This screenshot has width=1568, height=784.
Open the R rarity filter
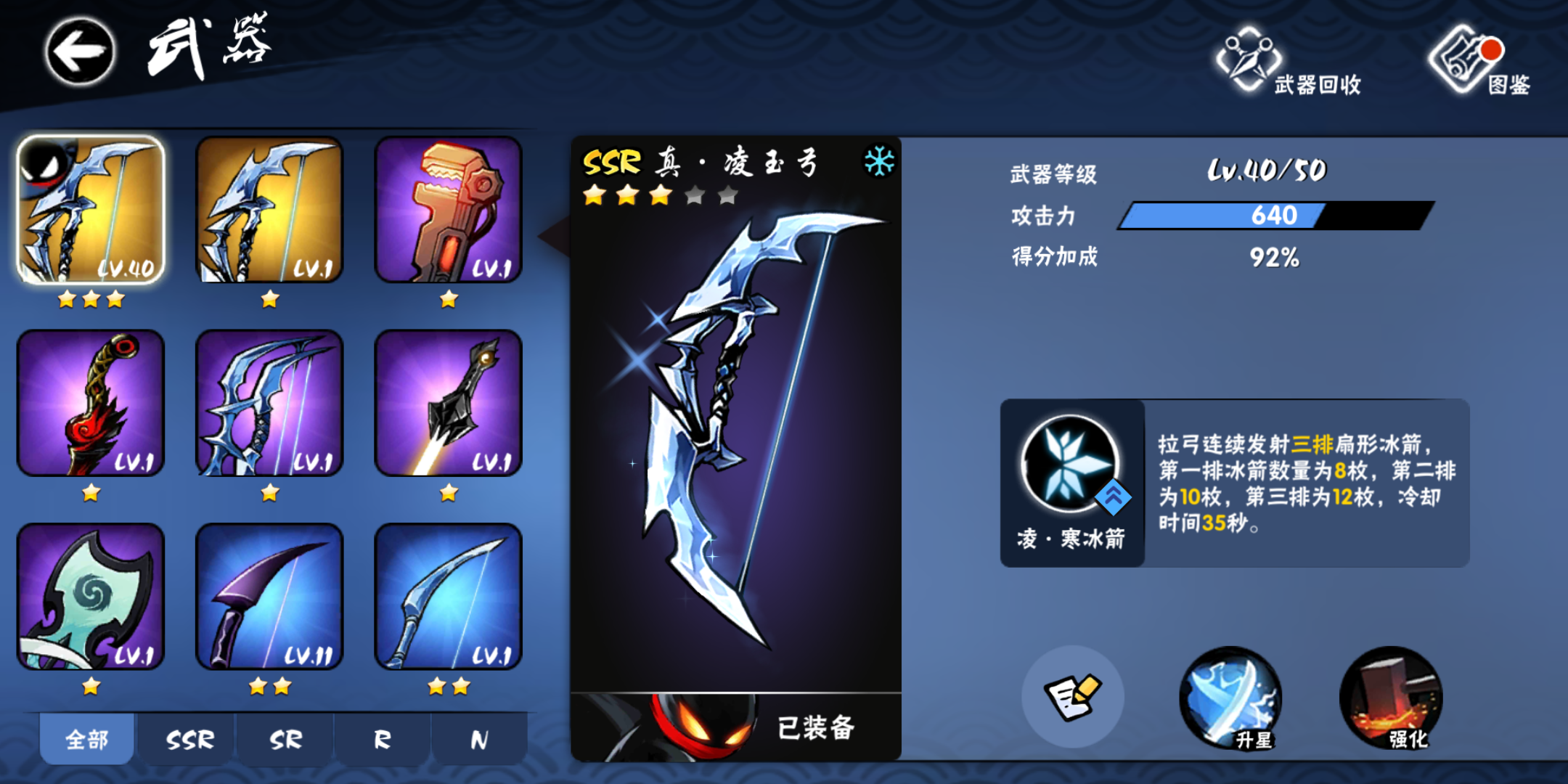(380, 738)
